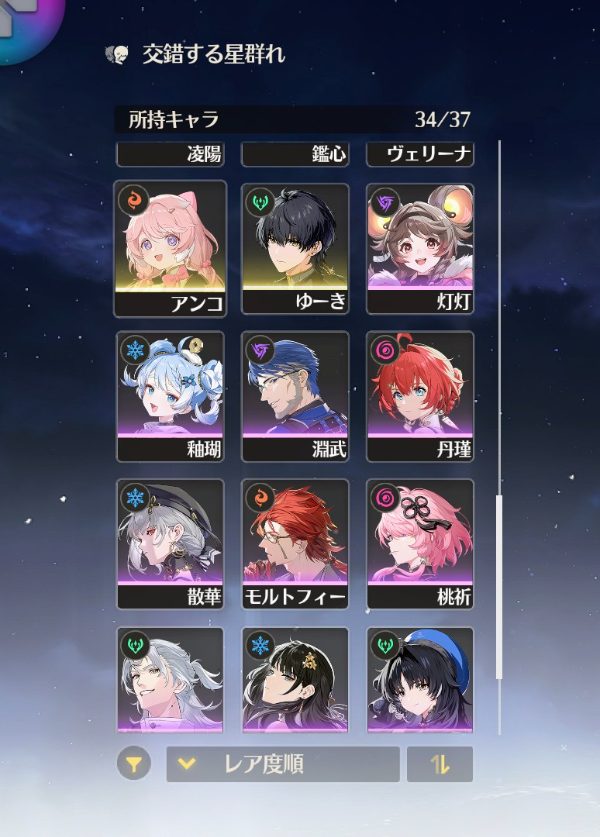The width and height of the screenshot is (600, 837).
Task: Select the 淵武 character card
Action: click(x=295, y=396)
